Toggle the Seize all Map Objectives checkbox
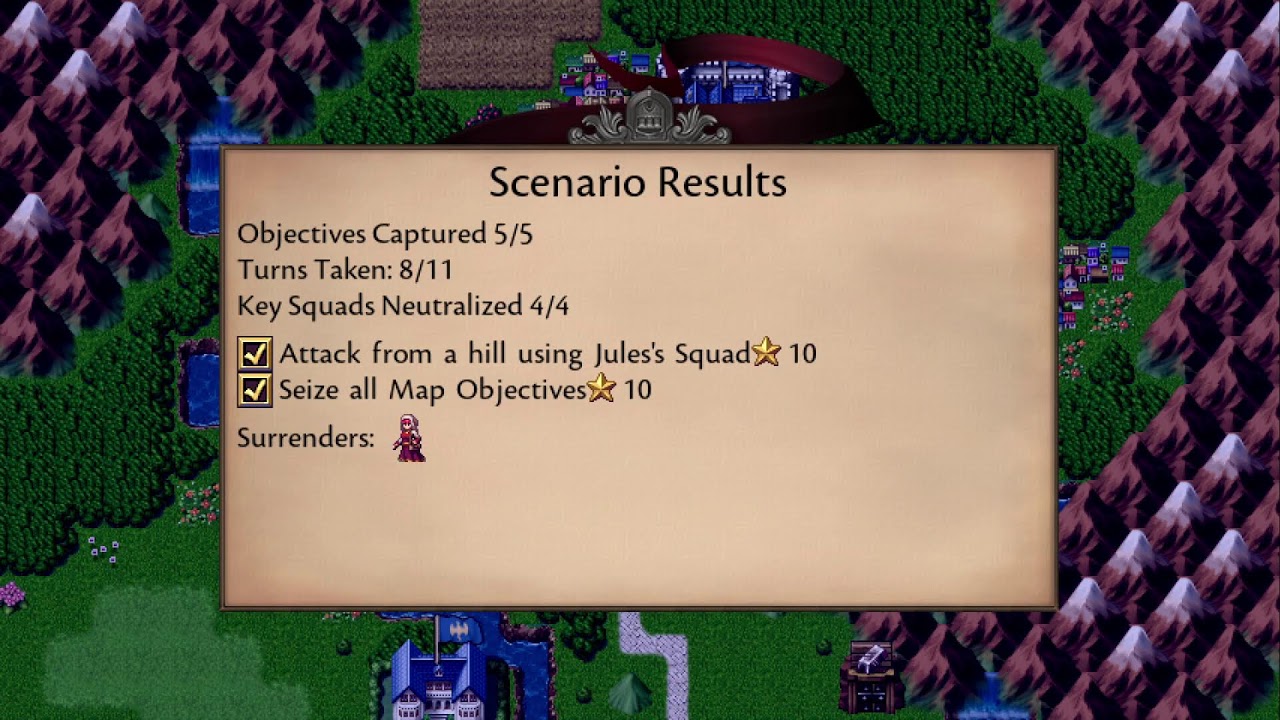This screenshot has width=1280, height=720. (x=255, y=389)
